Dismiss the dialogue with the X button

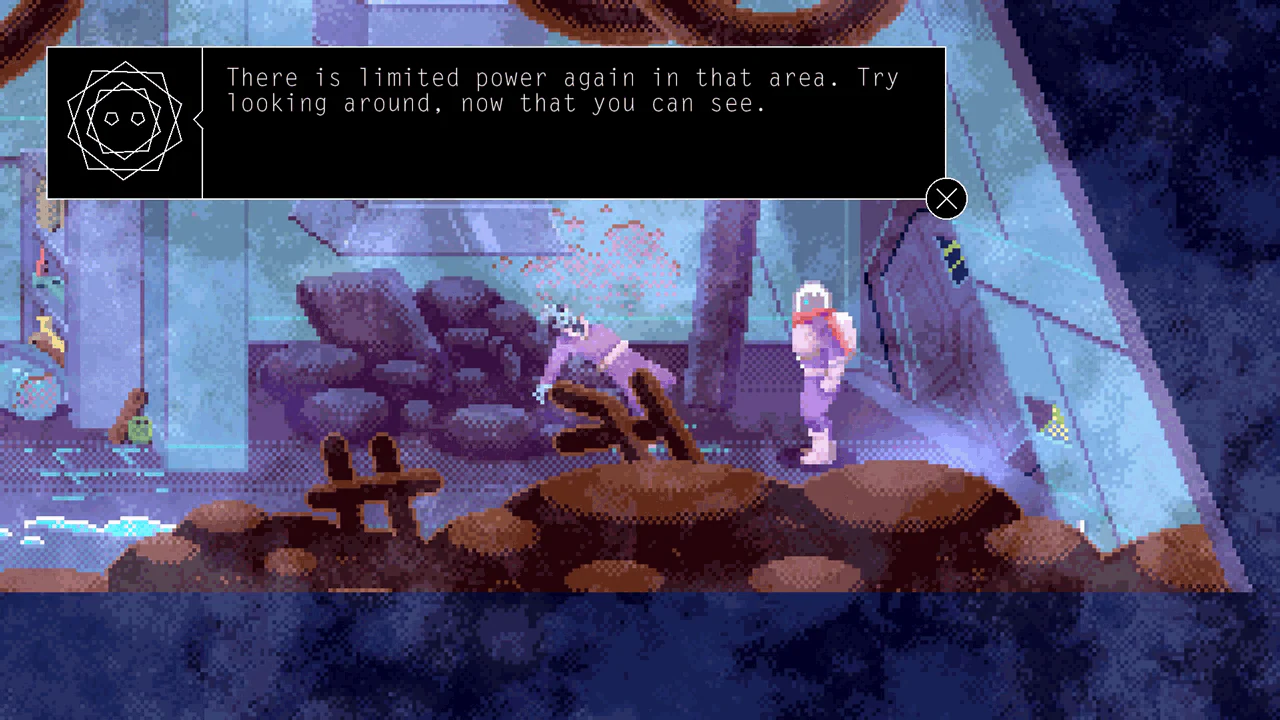click(x=945, y=198)
